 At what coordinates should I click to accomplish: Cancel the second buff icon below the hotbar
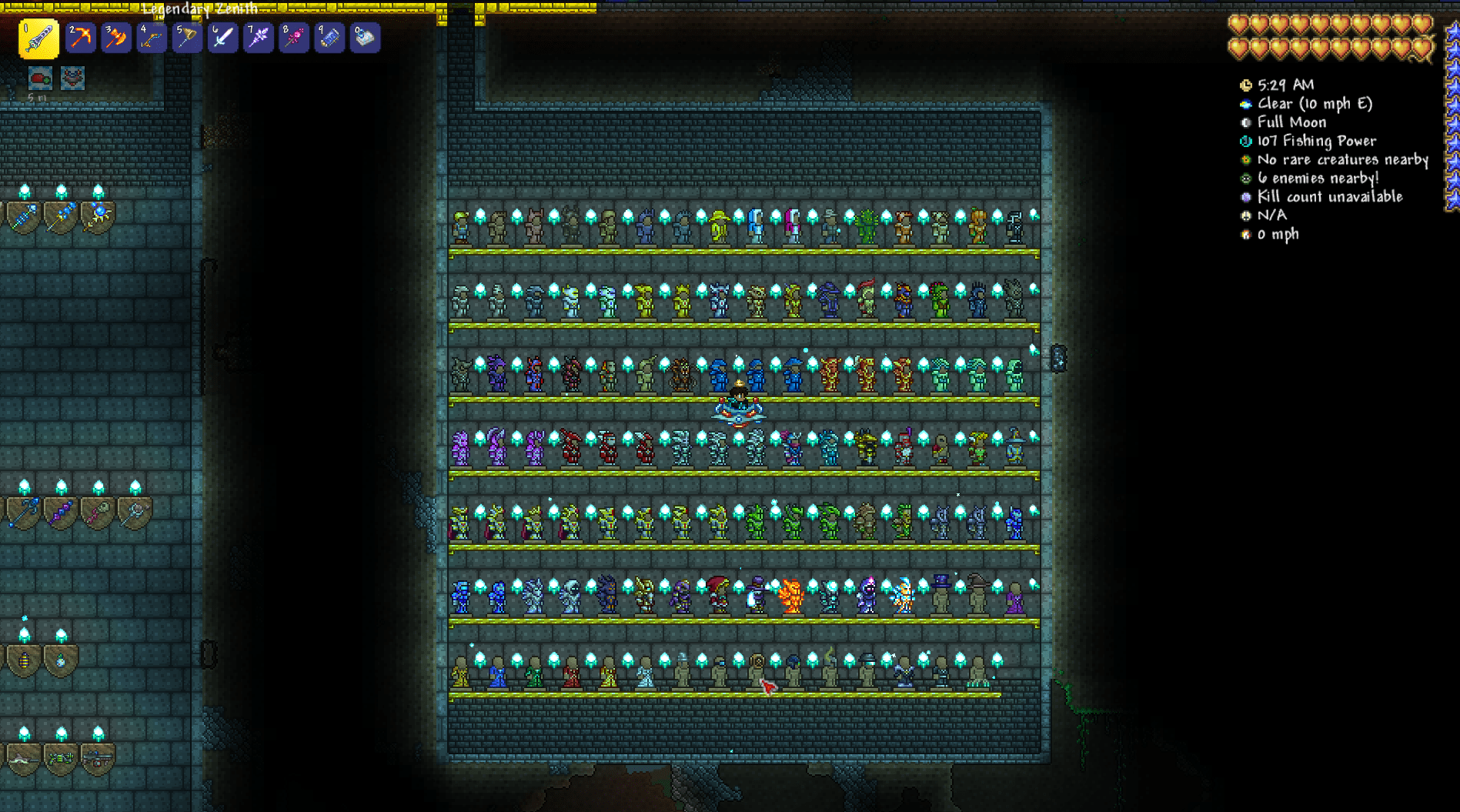(x=73, y=77)
